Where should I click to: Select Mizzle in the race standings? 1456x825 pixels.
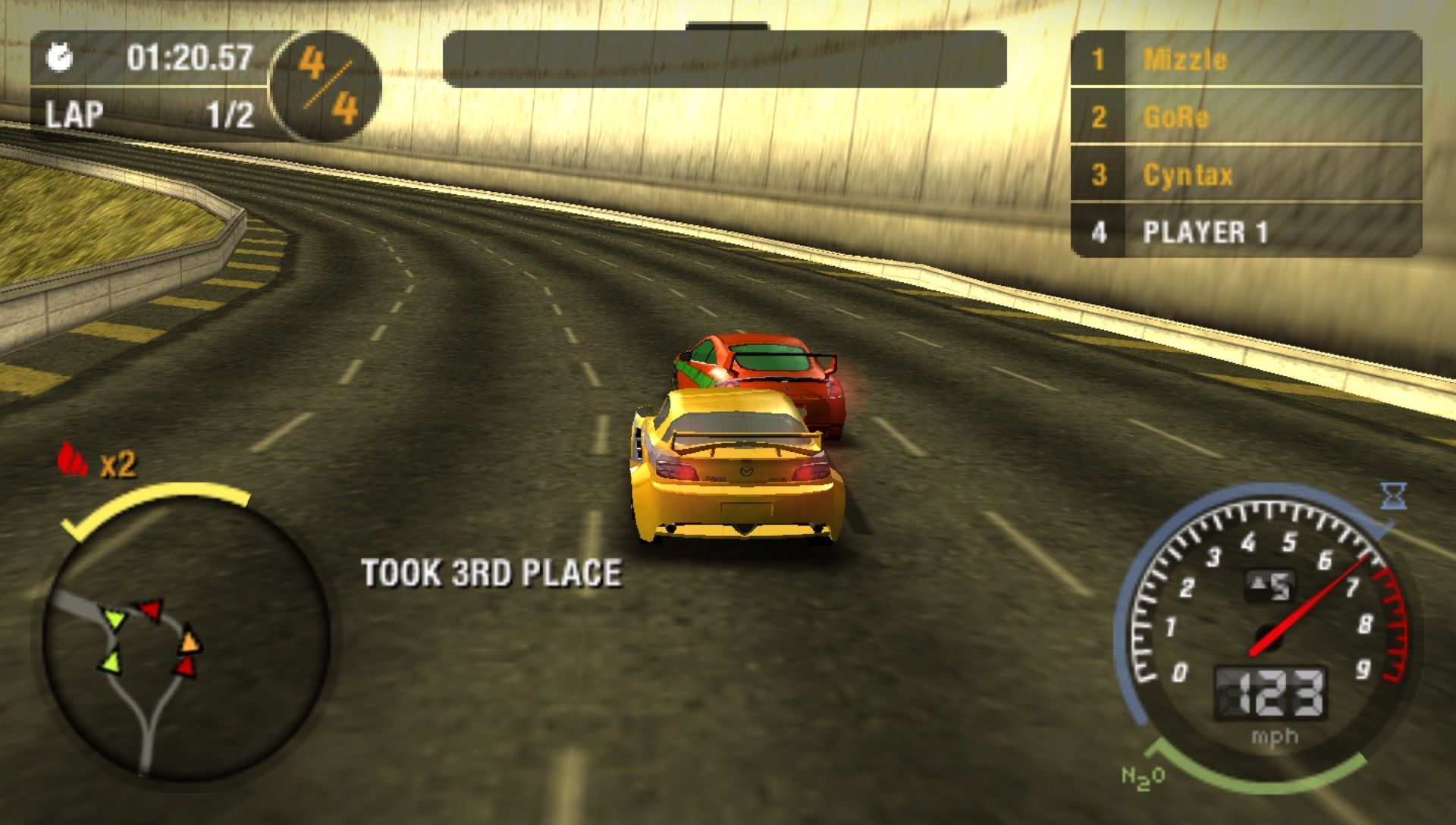[1245, 59]
